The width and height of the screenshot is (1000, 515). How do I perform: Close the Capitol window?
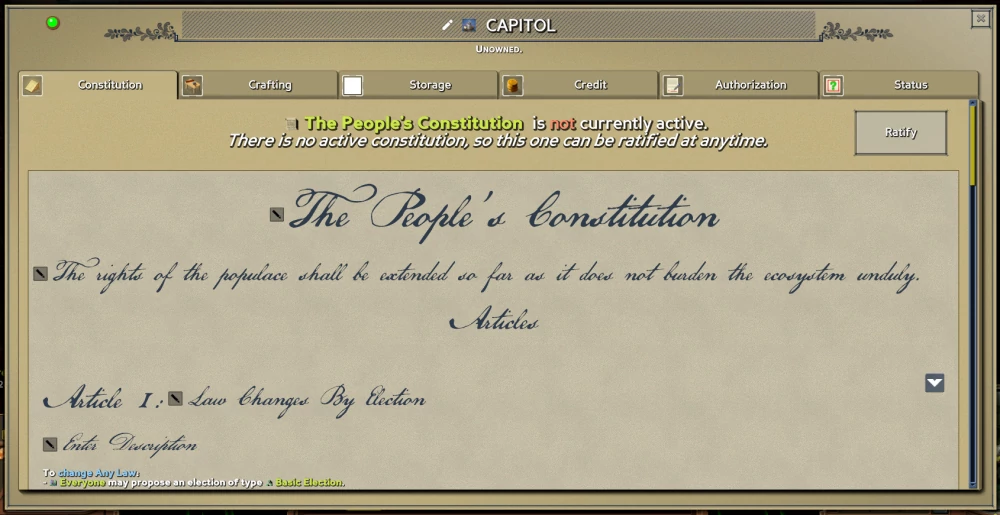click(x=980, y=19)
